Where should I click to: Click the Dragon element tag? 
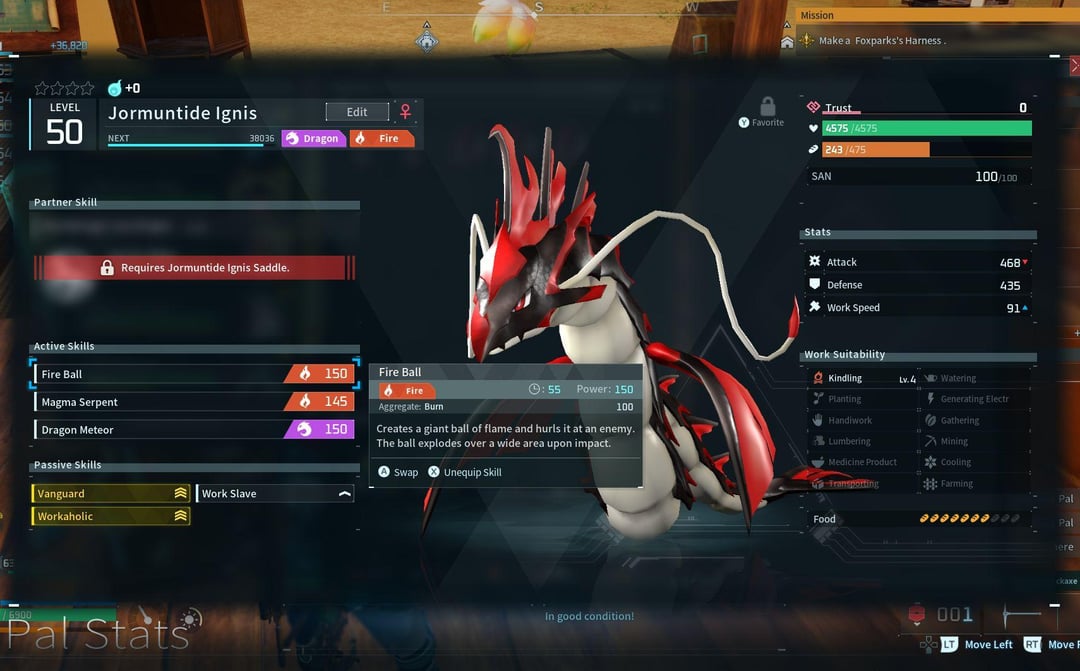[x=314, y=139]
